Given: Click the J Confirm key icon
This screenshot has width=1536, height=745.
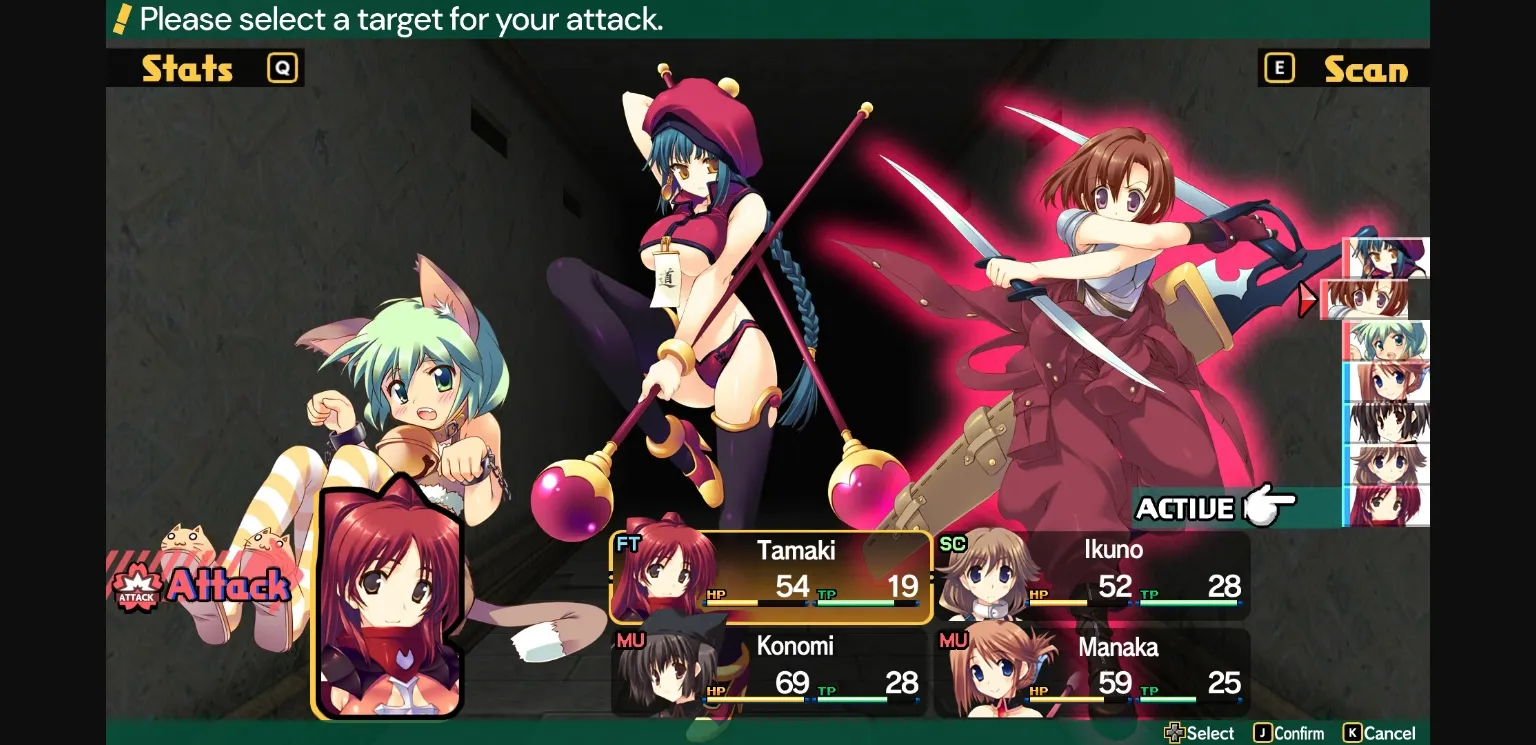Looking at the screenshot, I should pyautogui.click(x=1261, y=732).
